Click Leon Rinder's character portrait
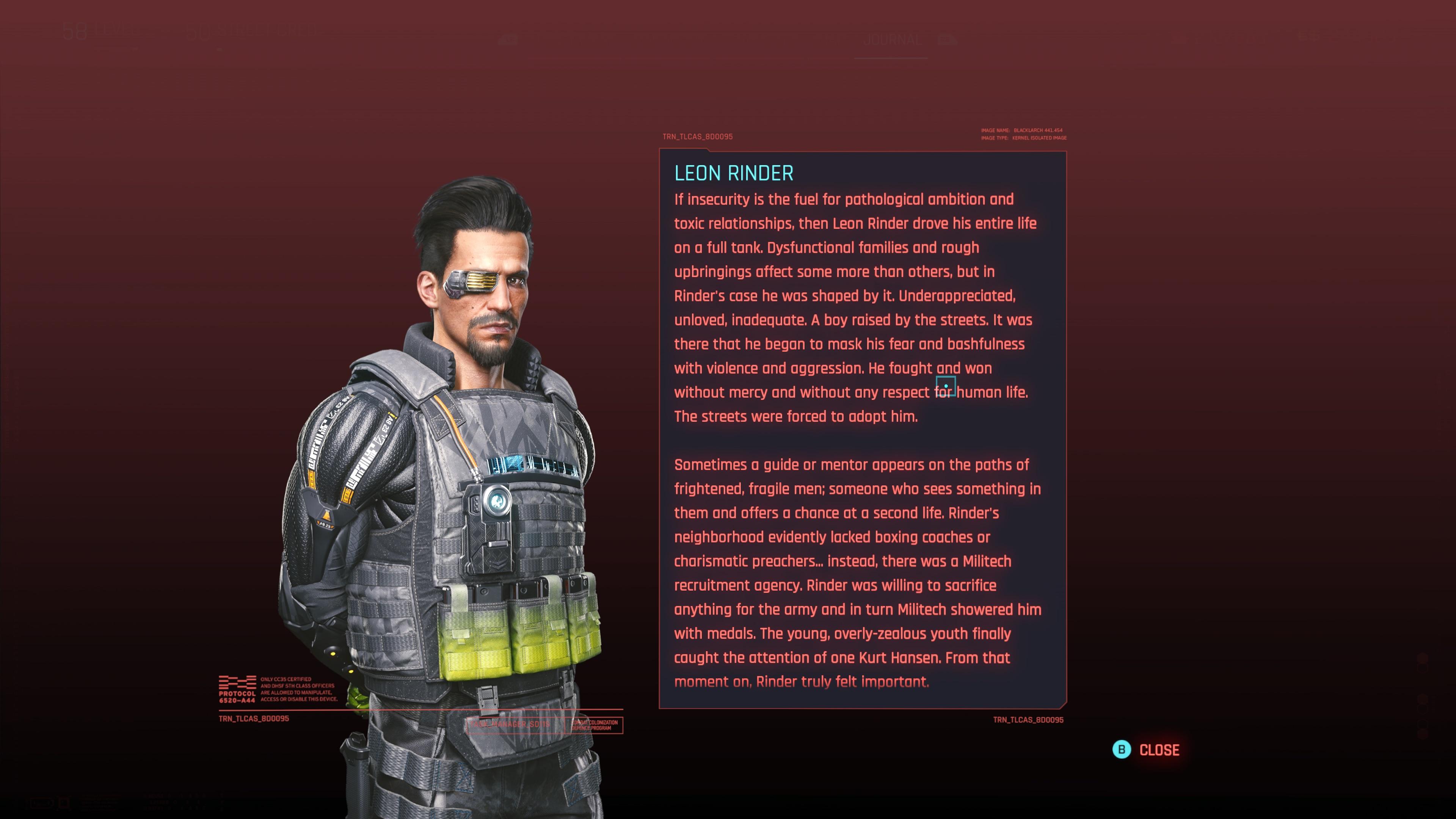This screenshot has width=1456, height=819. click(x=452, y=452)
